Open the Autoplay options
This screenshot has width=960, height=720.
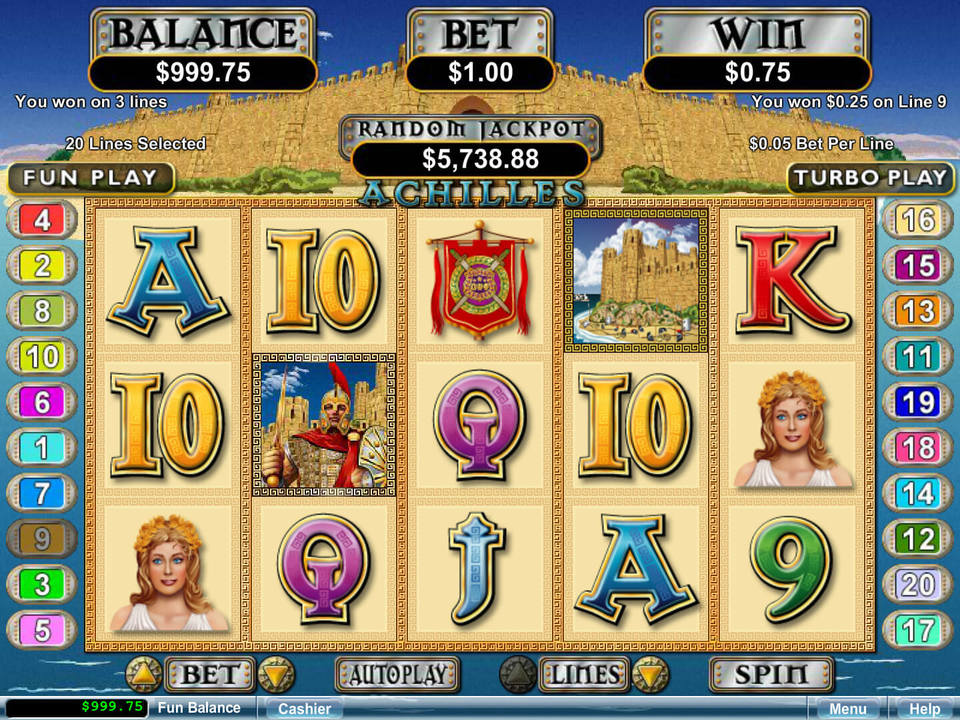click(x=397, y=675)
